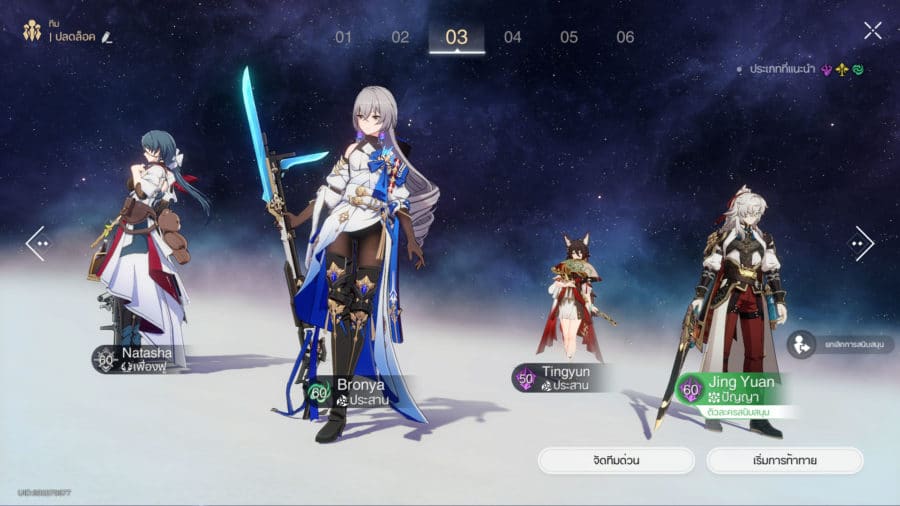Viewport: 900px width, 506px height.
Task: Switch to team tab 01
Action: point(344,37)
